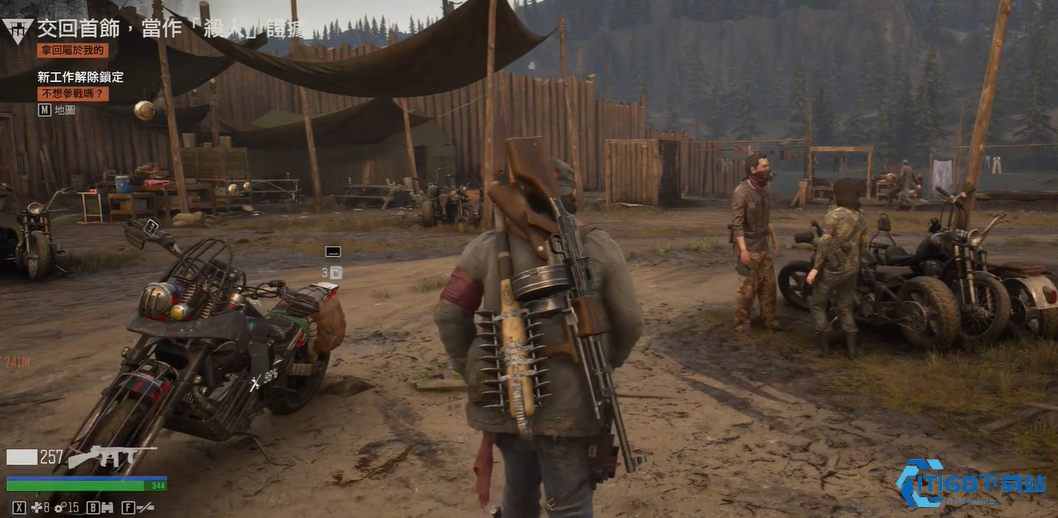Click the bandage healing item icon
Viewport: 1058px width, 518px height.
(x=36, y=507)
